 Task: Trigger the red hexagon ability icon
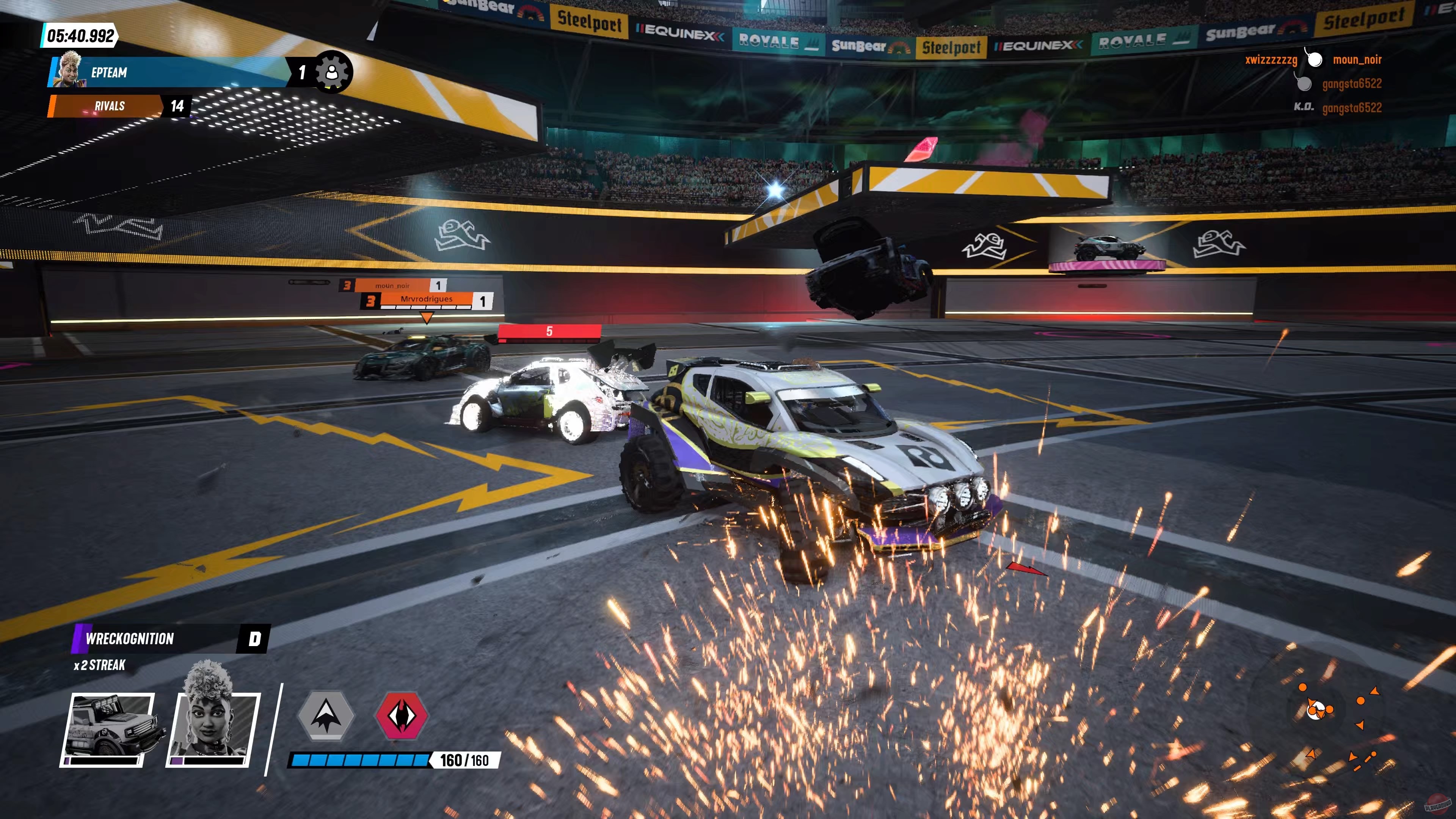point(401,715)
